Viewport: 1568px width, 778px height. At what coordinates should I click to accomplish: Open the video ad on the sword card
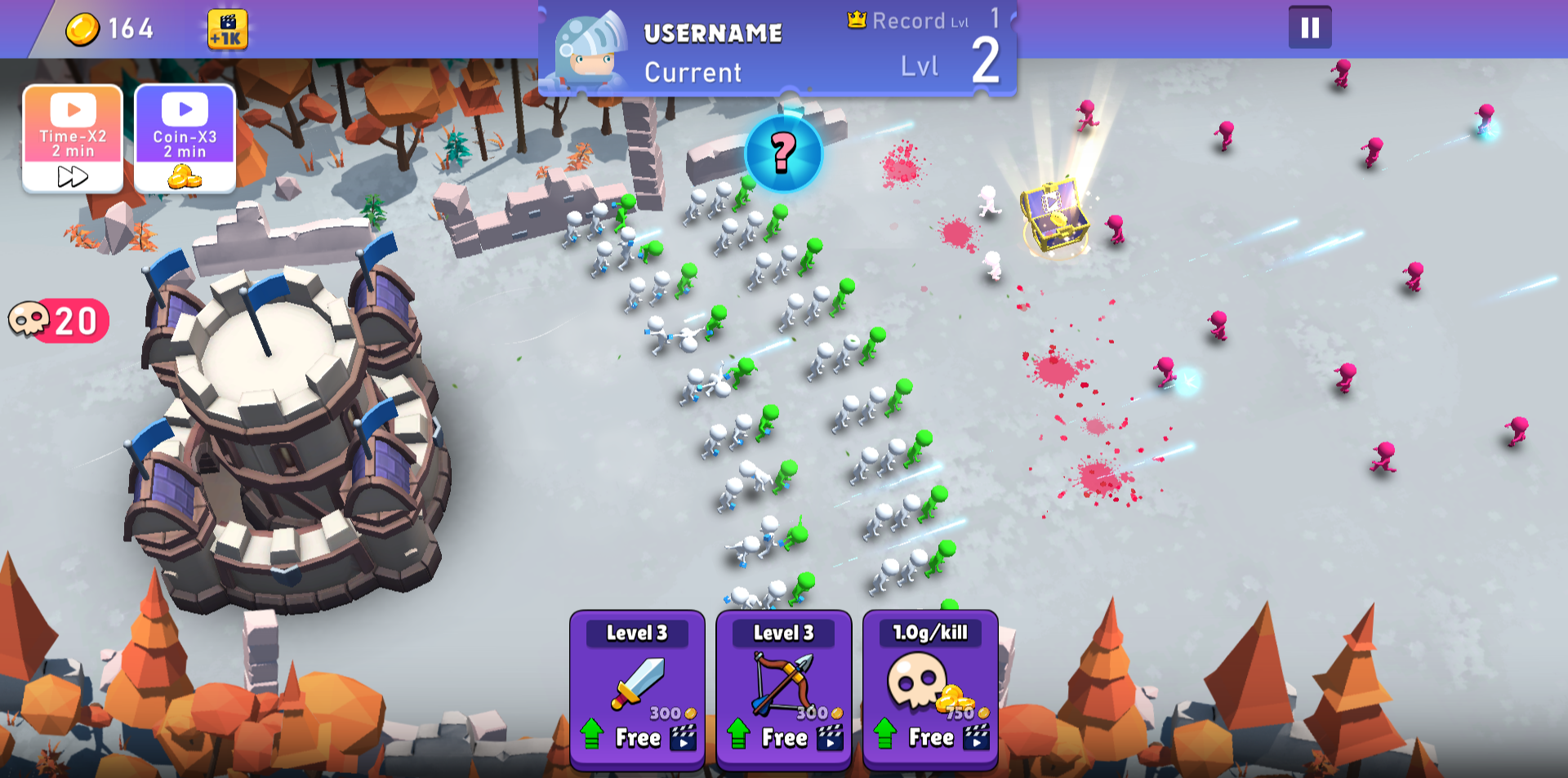click(x=684, y=737)
